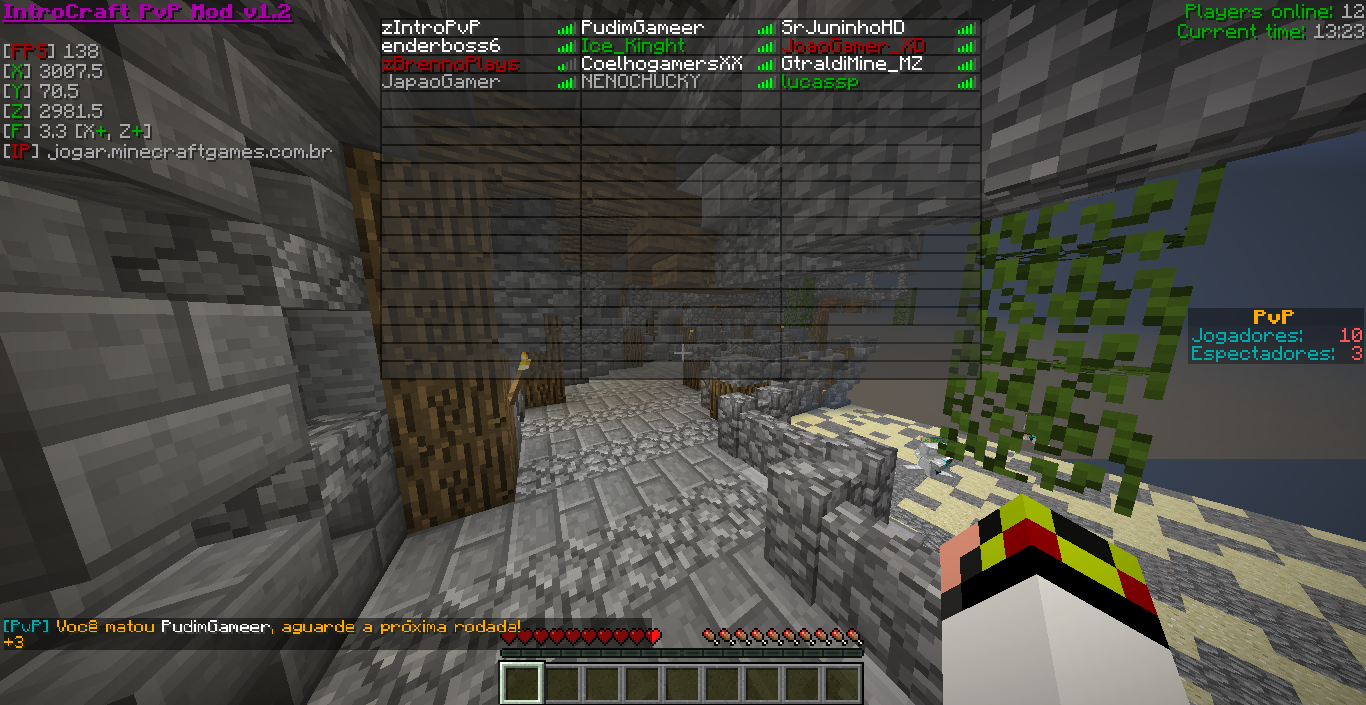Select the JapaoGamer player entry
Viewport: 1366px width, 705px height.
440,82
